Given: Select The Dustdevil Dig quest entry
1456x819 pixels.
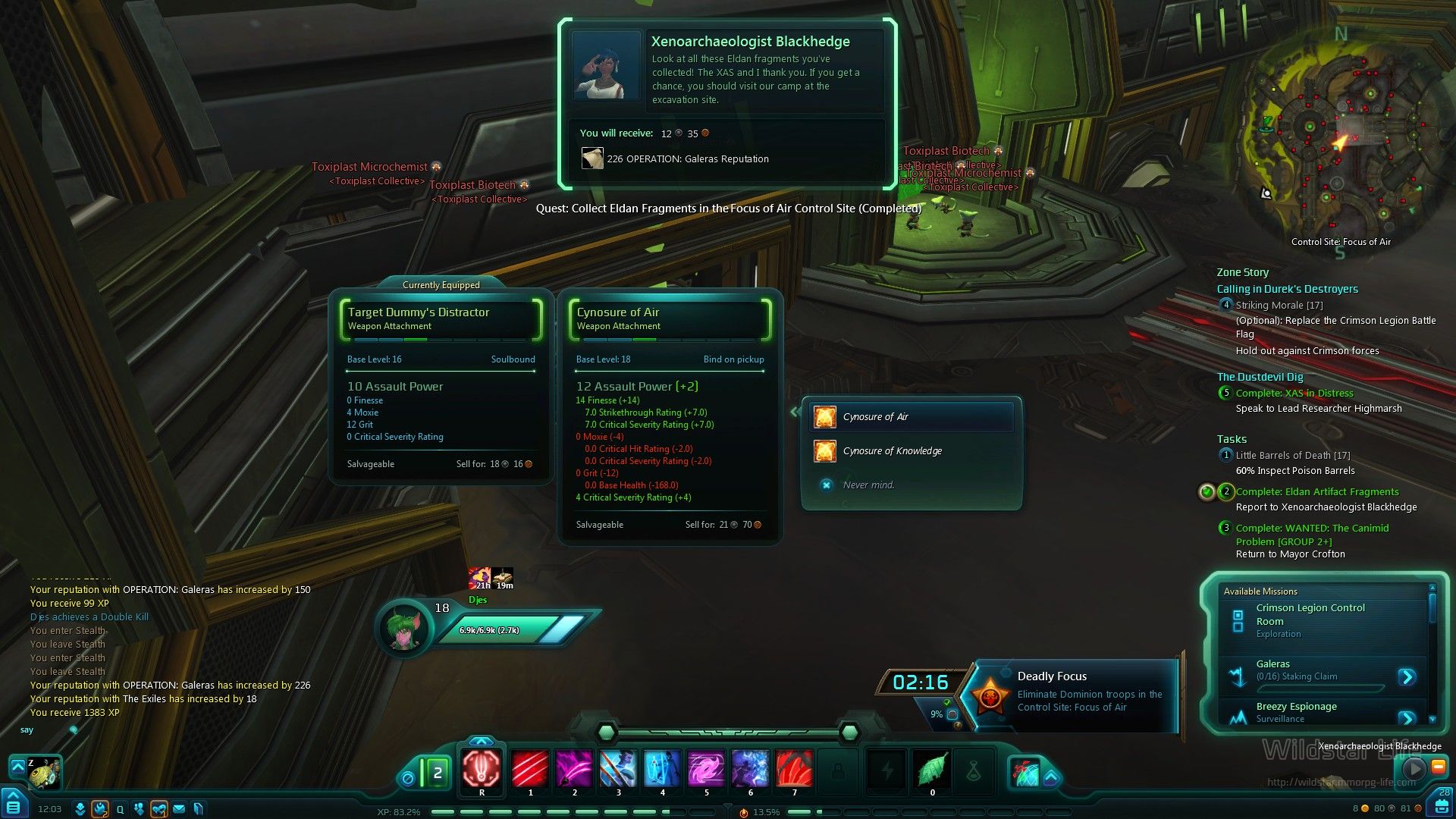Looking at the screenshot, I should click(1260, 377).
